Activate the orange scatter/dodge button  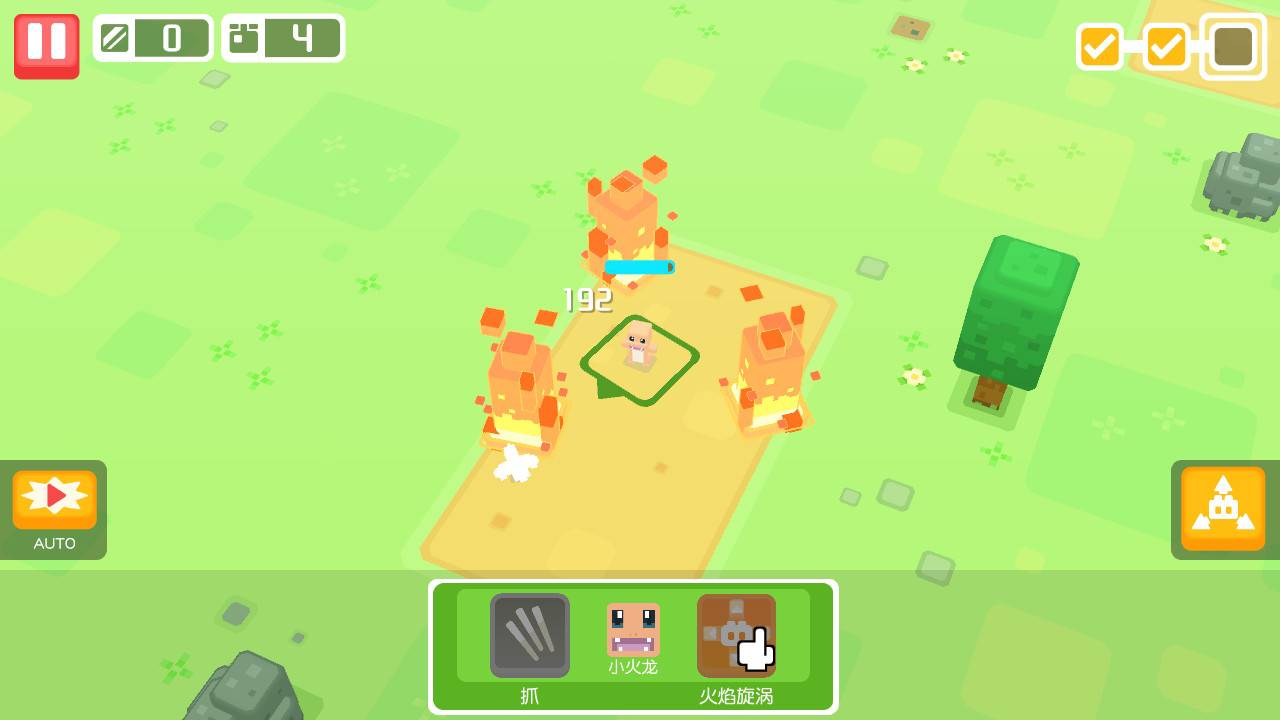pyautogui.click(x=1222, y=507)
